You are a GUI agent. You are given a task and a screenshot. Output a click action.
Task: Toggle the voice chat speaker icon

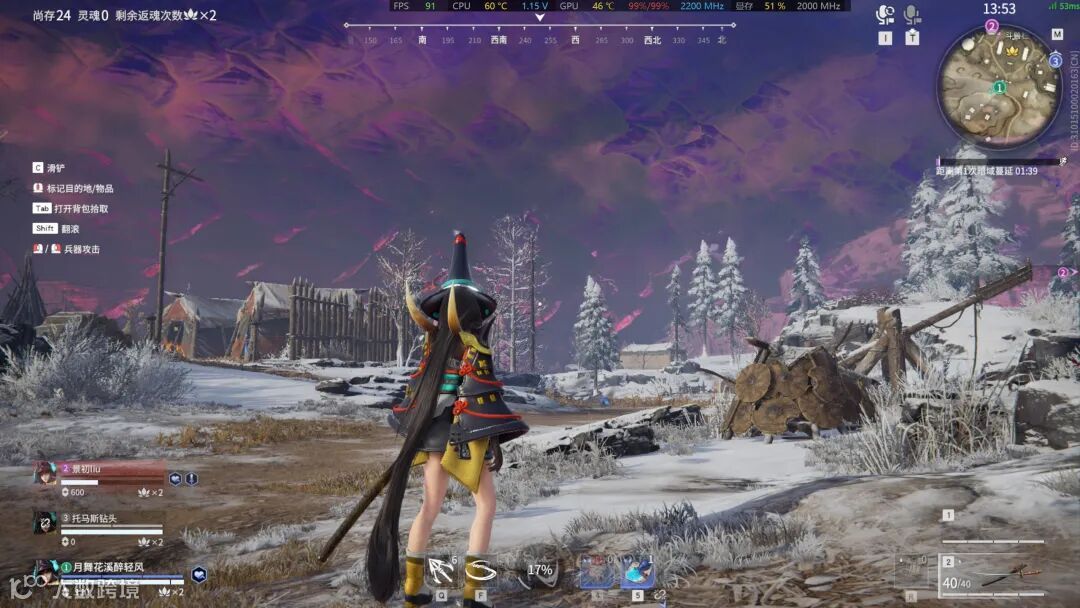click(885, 15)
